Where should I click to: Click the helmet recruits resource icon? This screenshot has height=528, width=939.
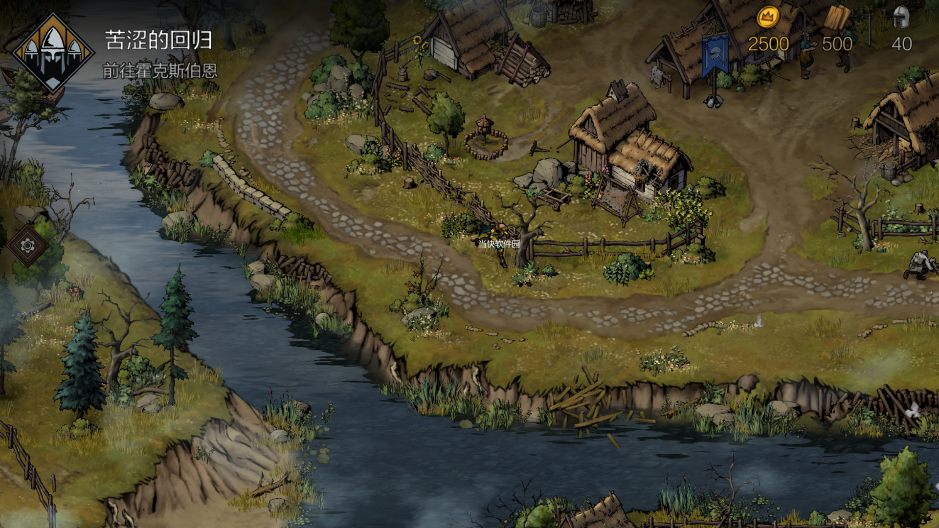click(x=901, y=17)
